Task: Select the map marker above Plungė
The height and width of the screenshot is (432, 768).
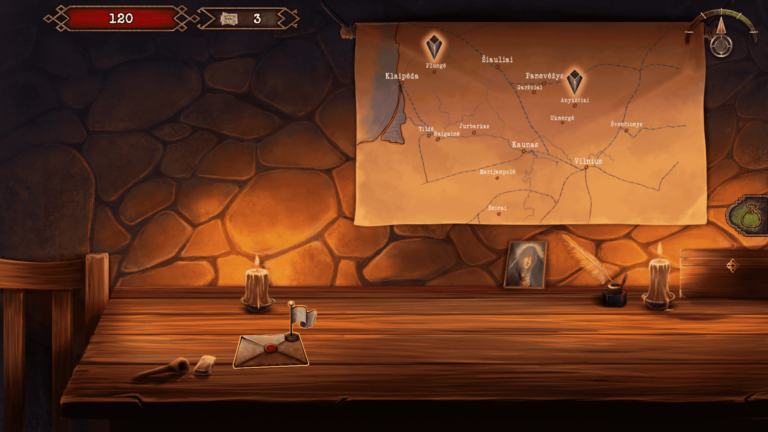Action: pos(434,47)
